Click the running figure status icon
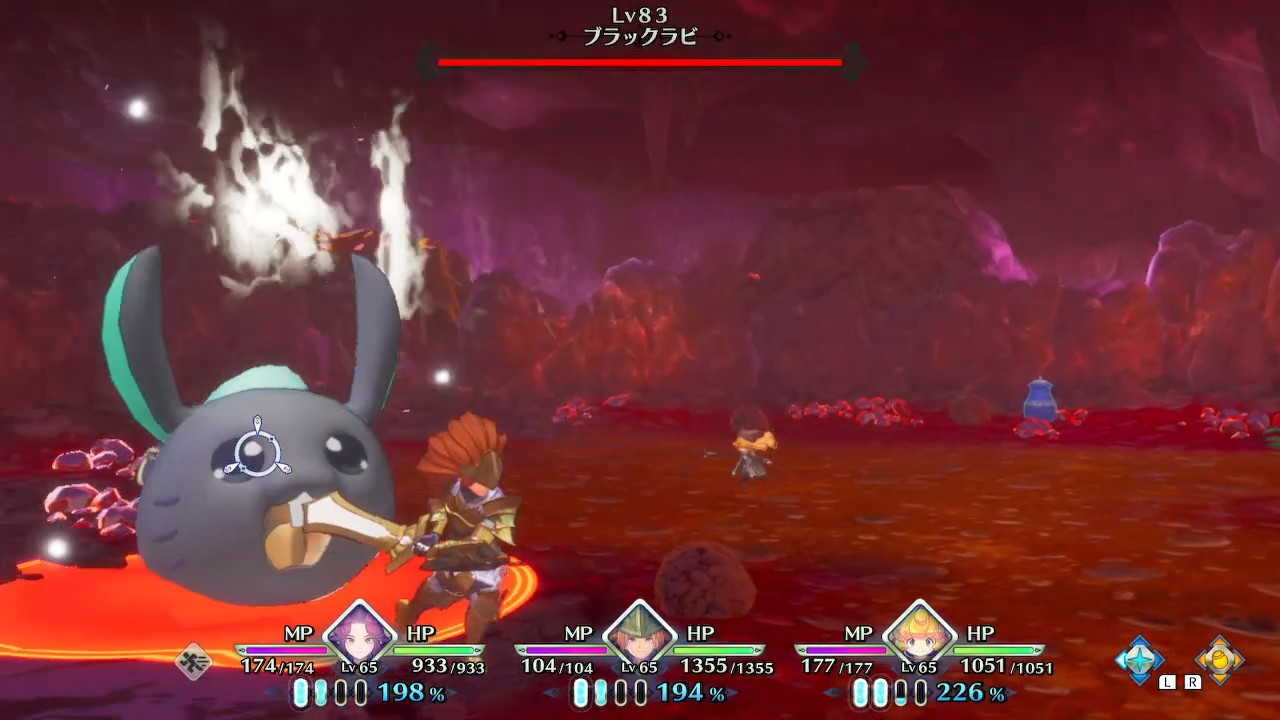The image size is (1280, 720). [x=193, y=661]
